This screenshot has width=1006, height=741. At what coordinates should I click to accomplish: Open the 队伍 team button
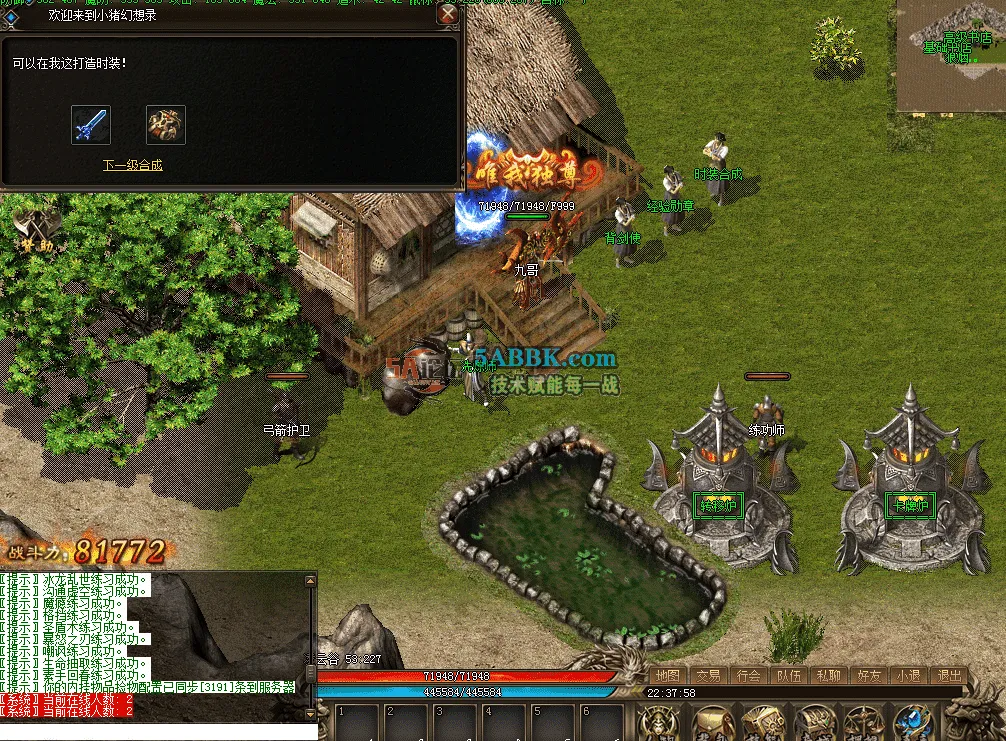coord(789,675)
